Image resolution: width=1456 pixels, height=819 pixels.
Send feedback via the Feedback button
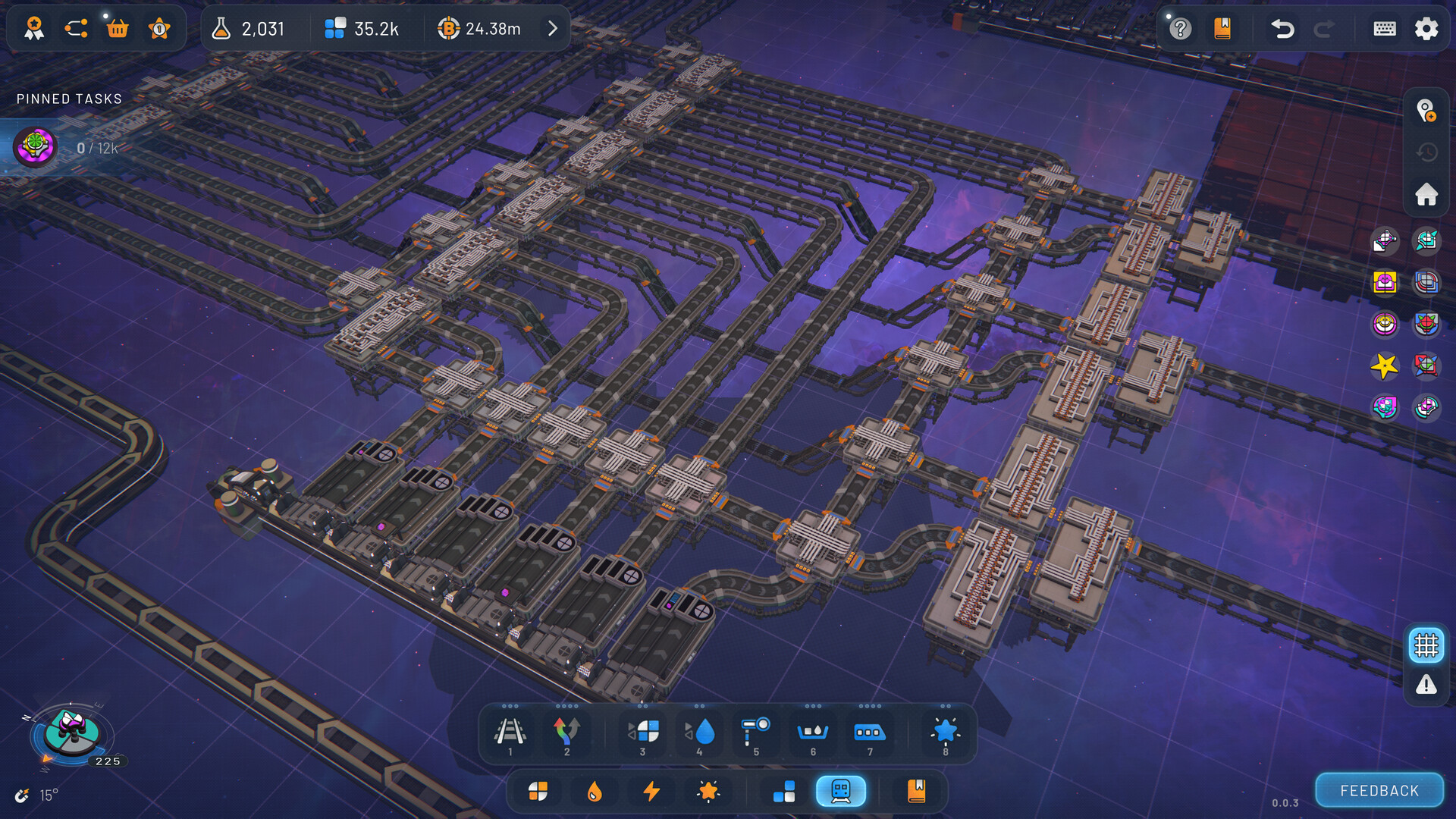click(1379, 791)
